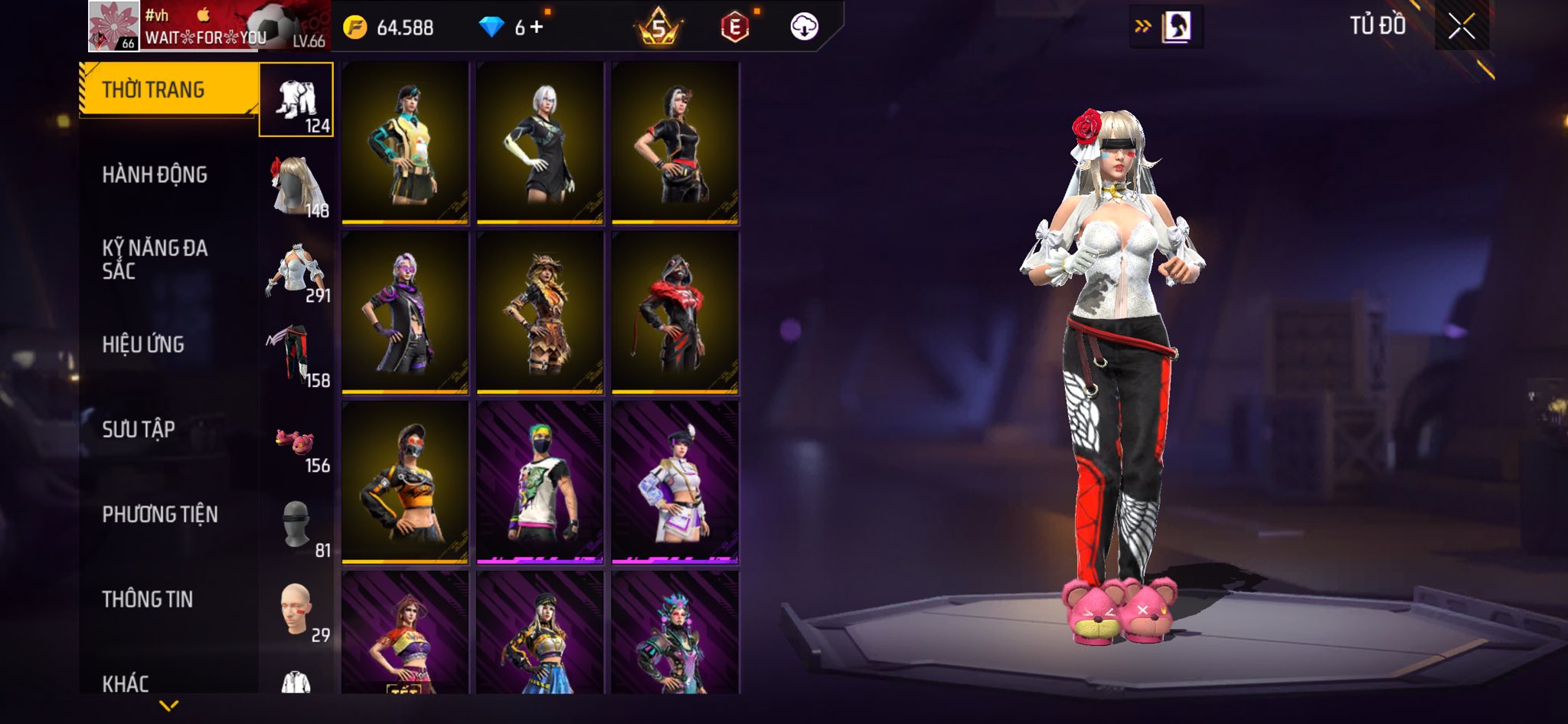The height and width of the screenshot is (724, 1568).
Task: Go to the Sưu Tập section
Action: coord(139,429)
